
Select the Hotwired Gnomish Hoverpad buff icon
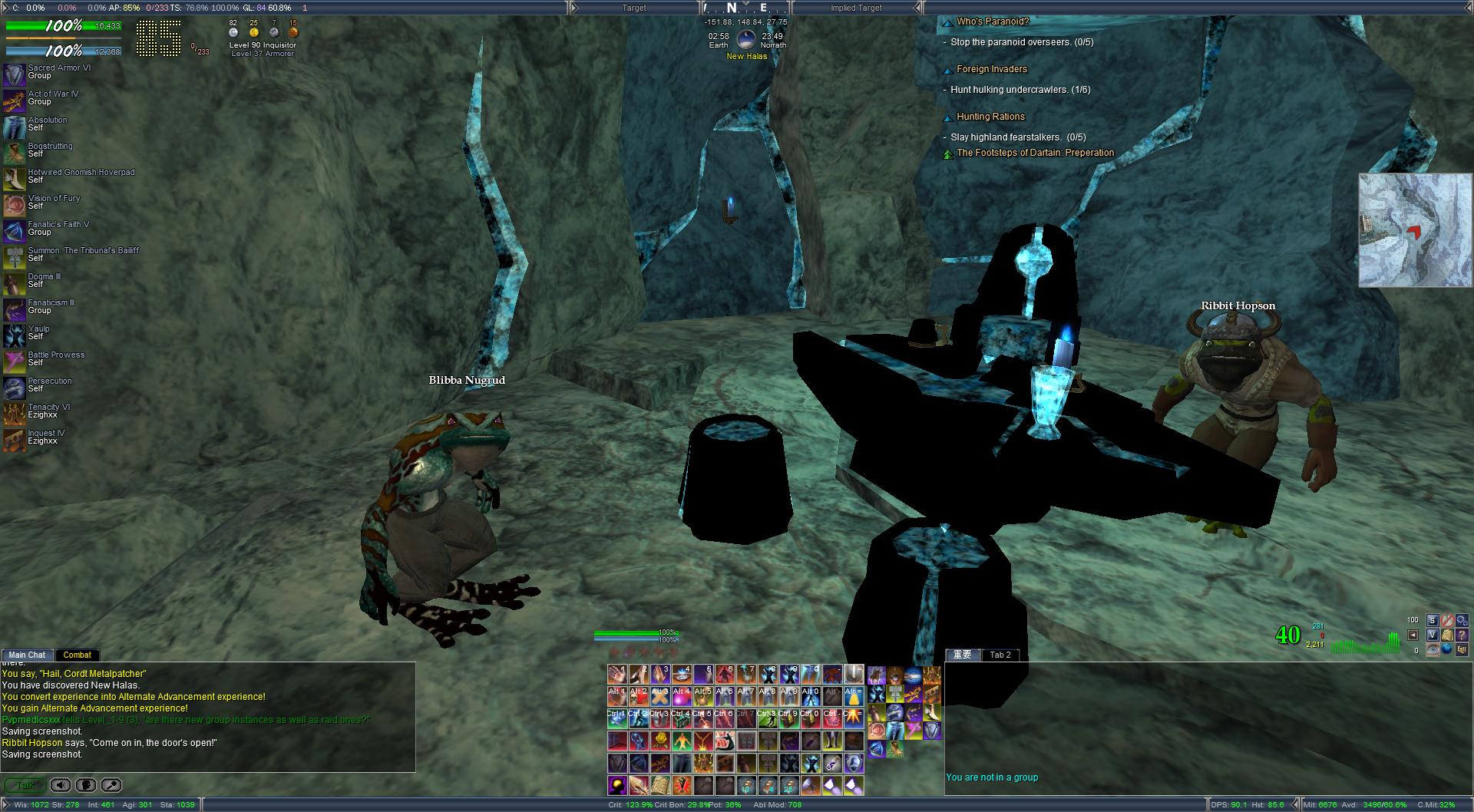[14, 179]
